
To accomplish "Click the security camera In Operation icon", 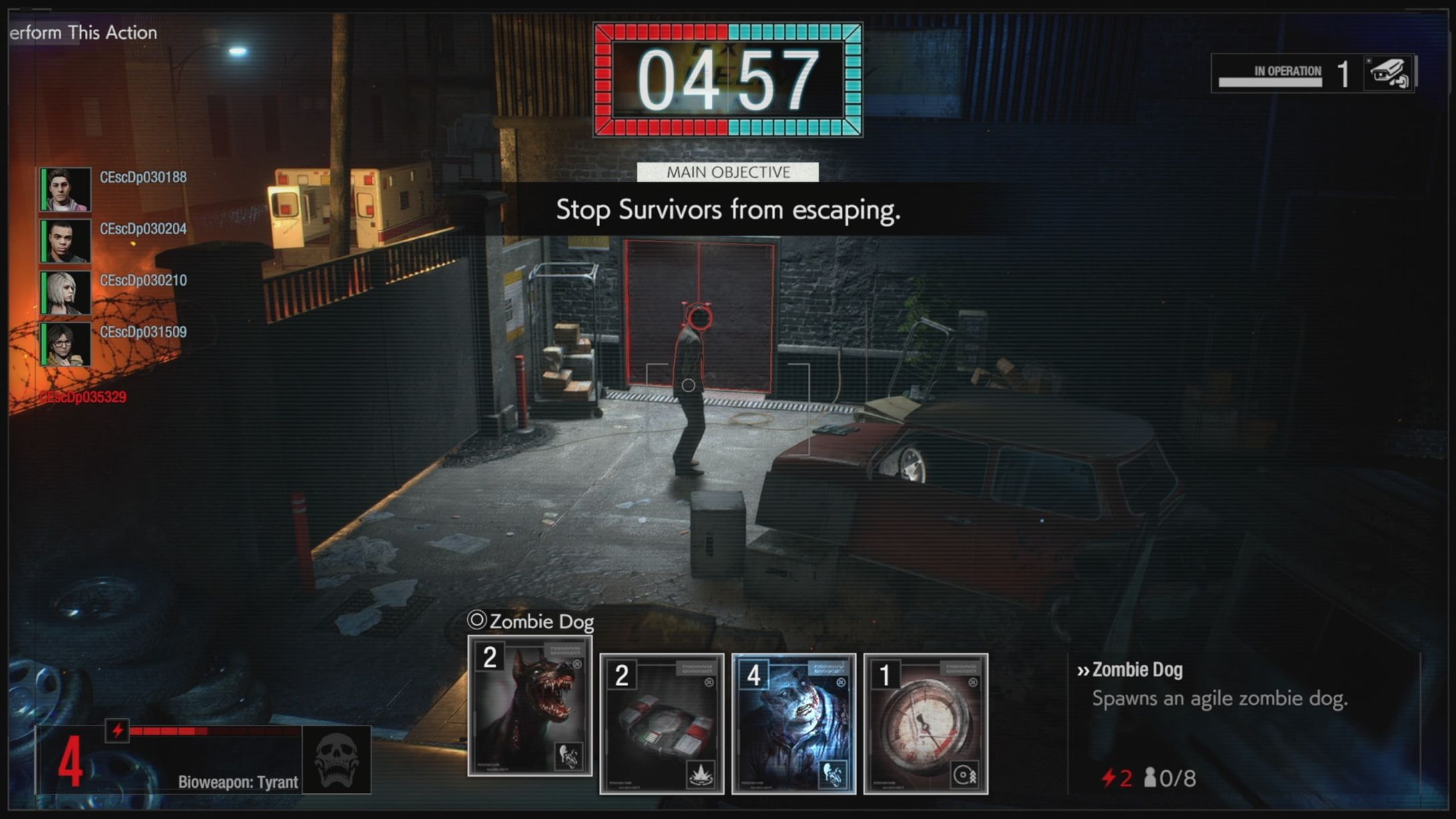I will (x=1388, y=73).
